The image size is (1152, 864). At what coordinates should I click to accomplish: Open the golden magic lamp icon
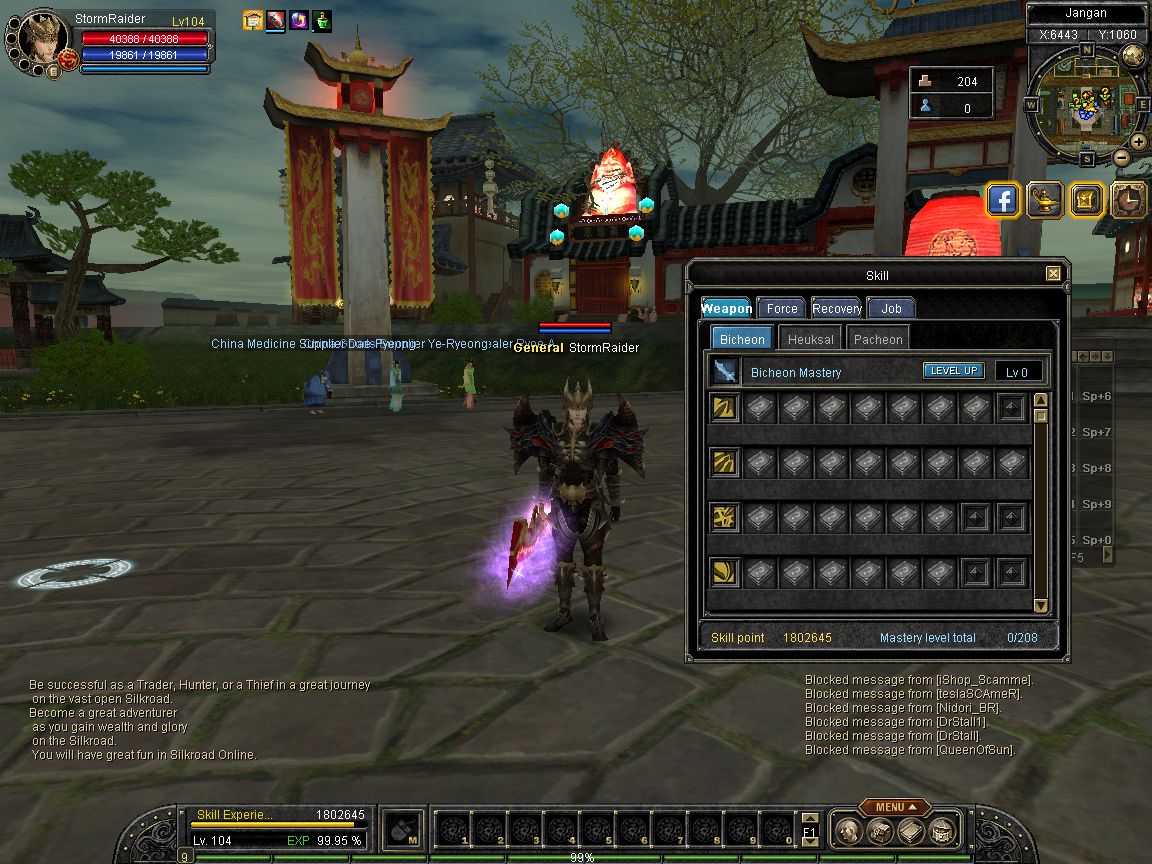click(1045, 200)
